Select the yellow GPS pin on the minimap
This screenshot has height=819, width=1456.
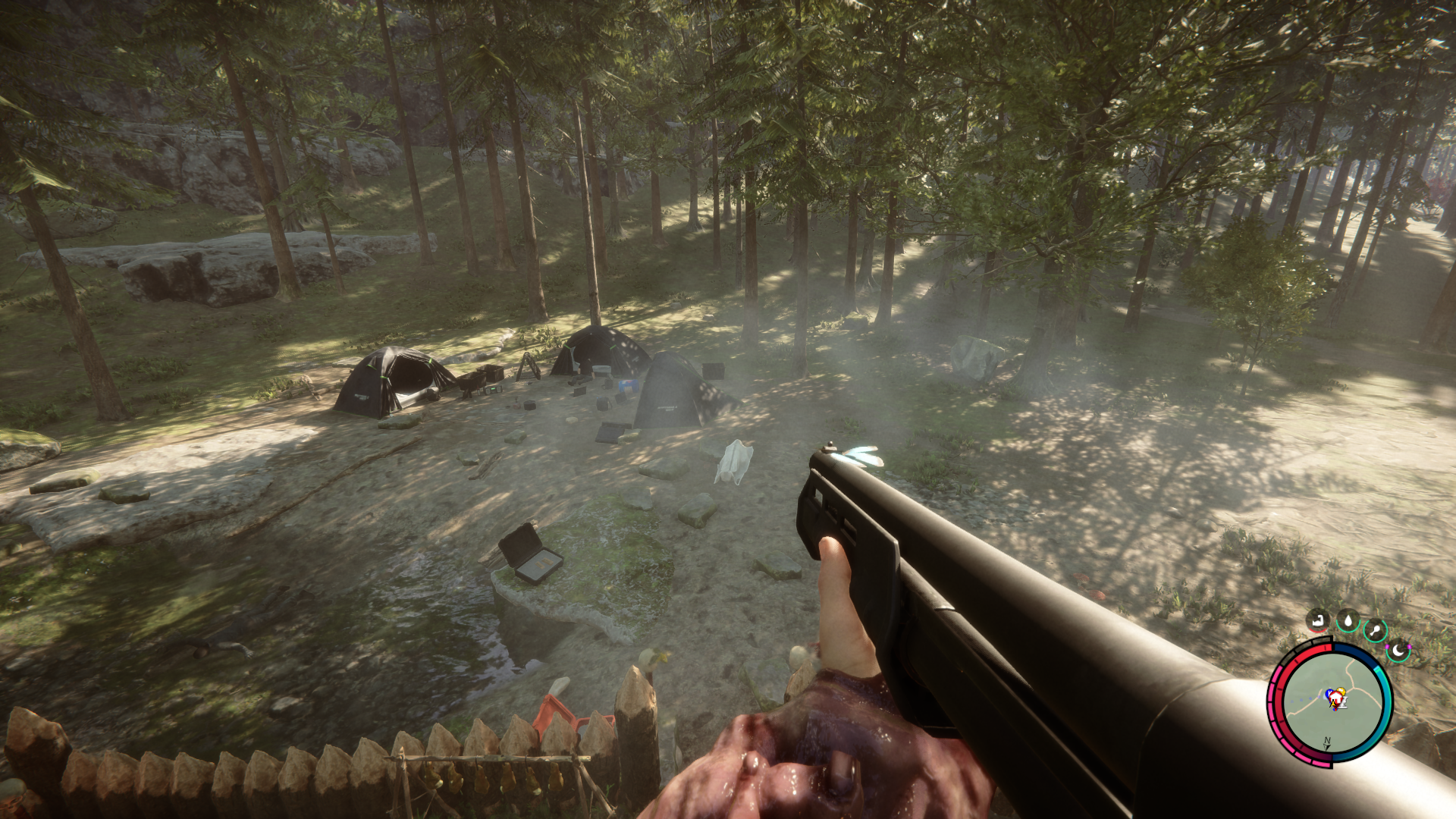click(x=1341, y=689)
